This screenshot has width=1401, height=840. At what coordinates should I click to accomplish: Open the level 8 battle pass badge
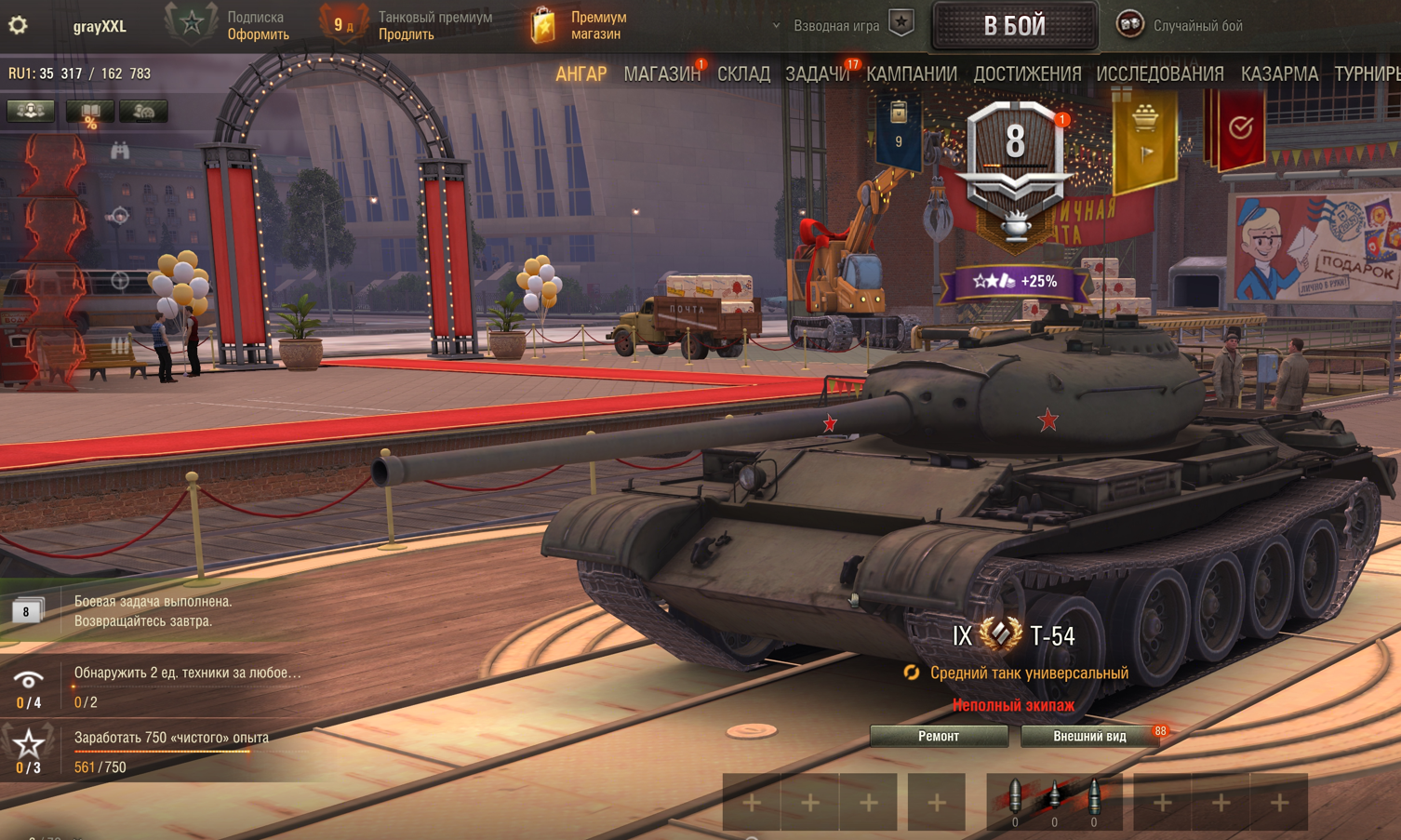[x=1015, y=153]
